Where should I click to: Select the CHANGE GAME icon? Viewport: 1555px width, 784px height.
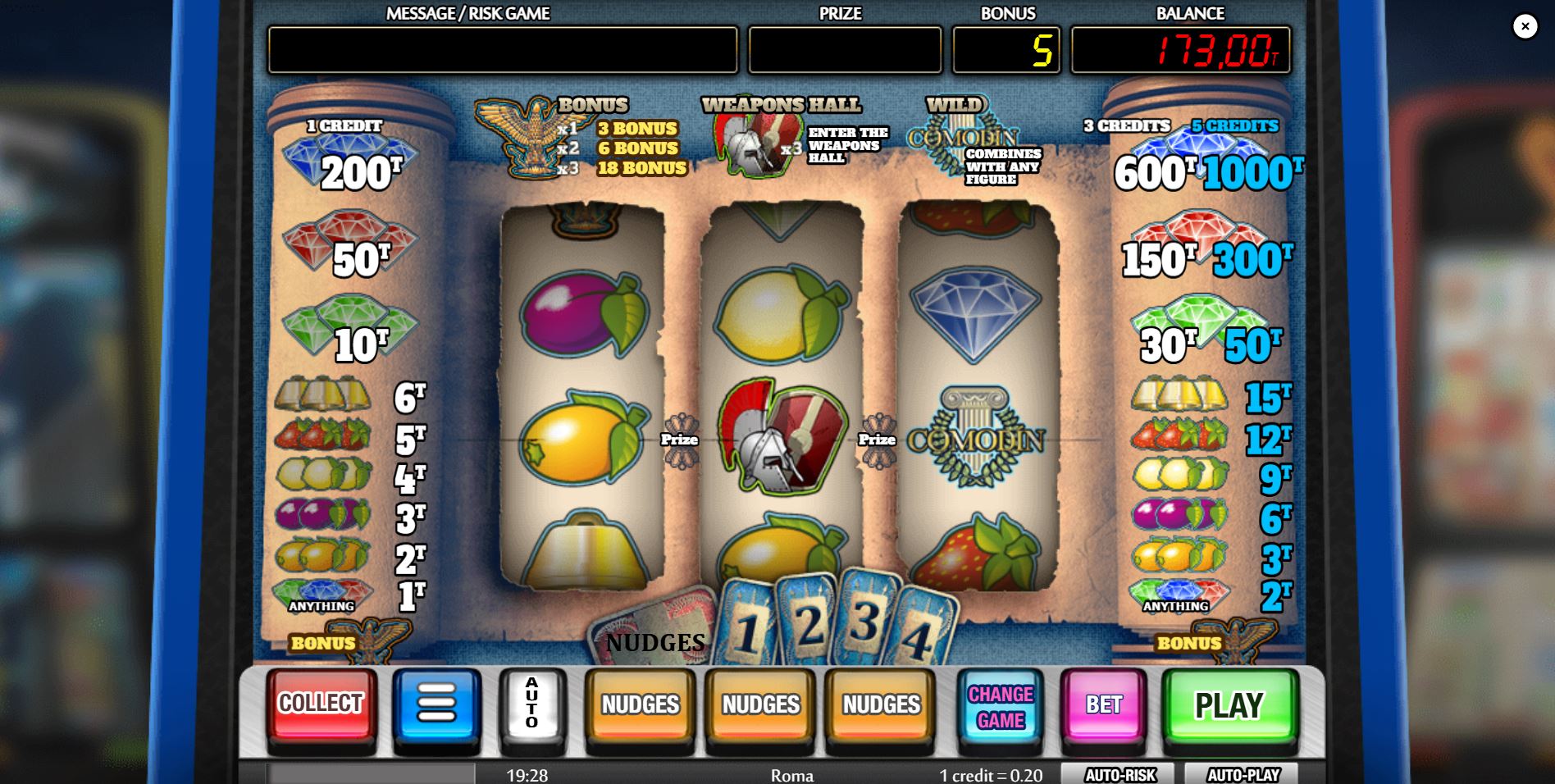click(x=1000, y=704)
